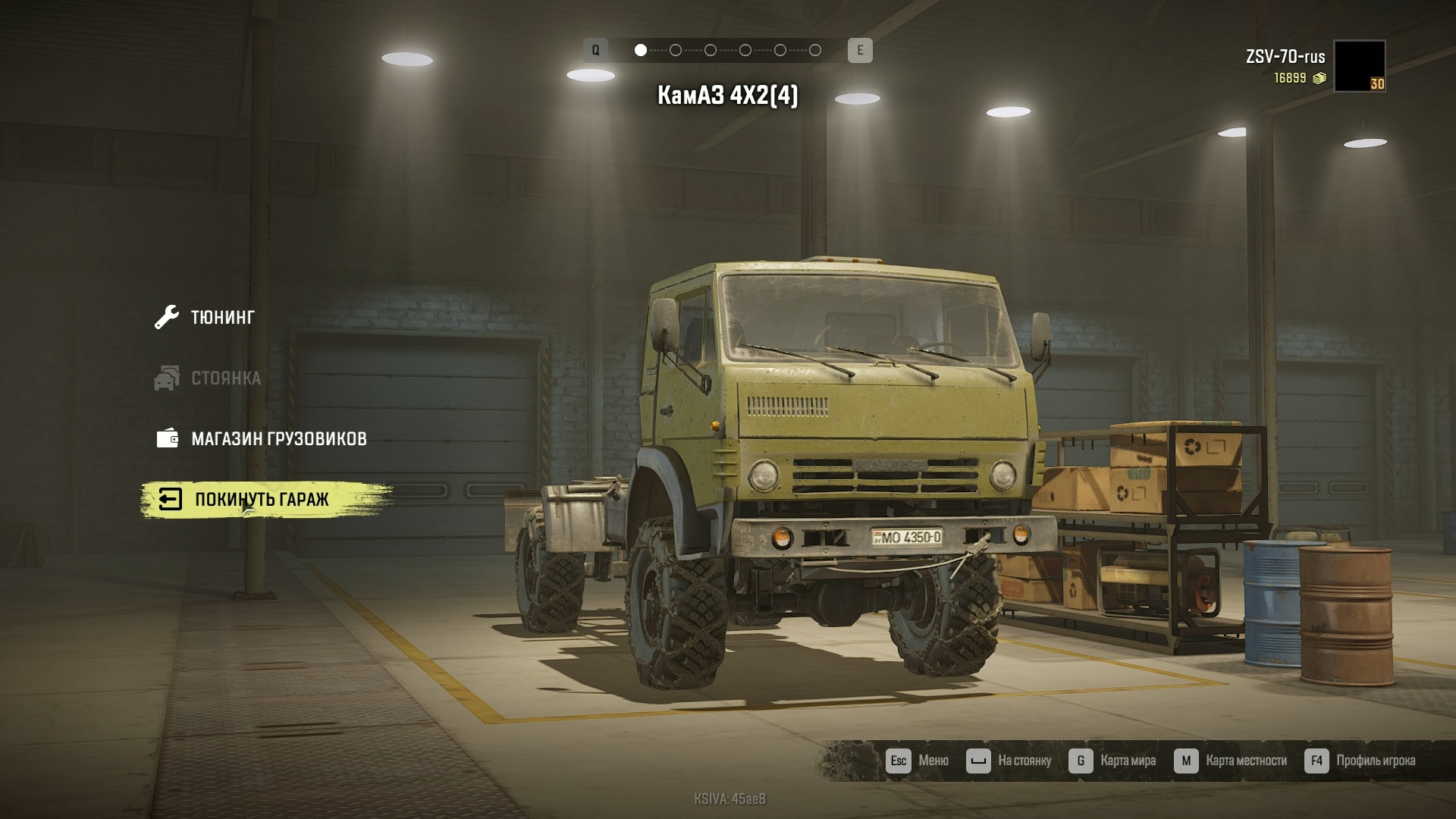Select the first filled truck pagination dot
Viewport: 1456px width, 819px height.
click(x=641, y=50)
